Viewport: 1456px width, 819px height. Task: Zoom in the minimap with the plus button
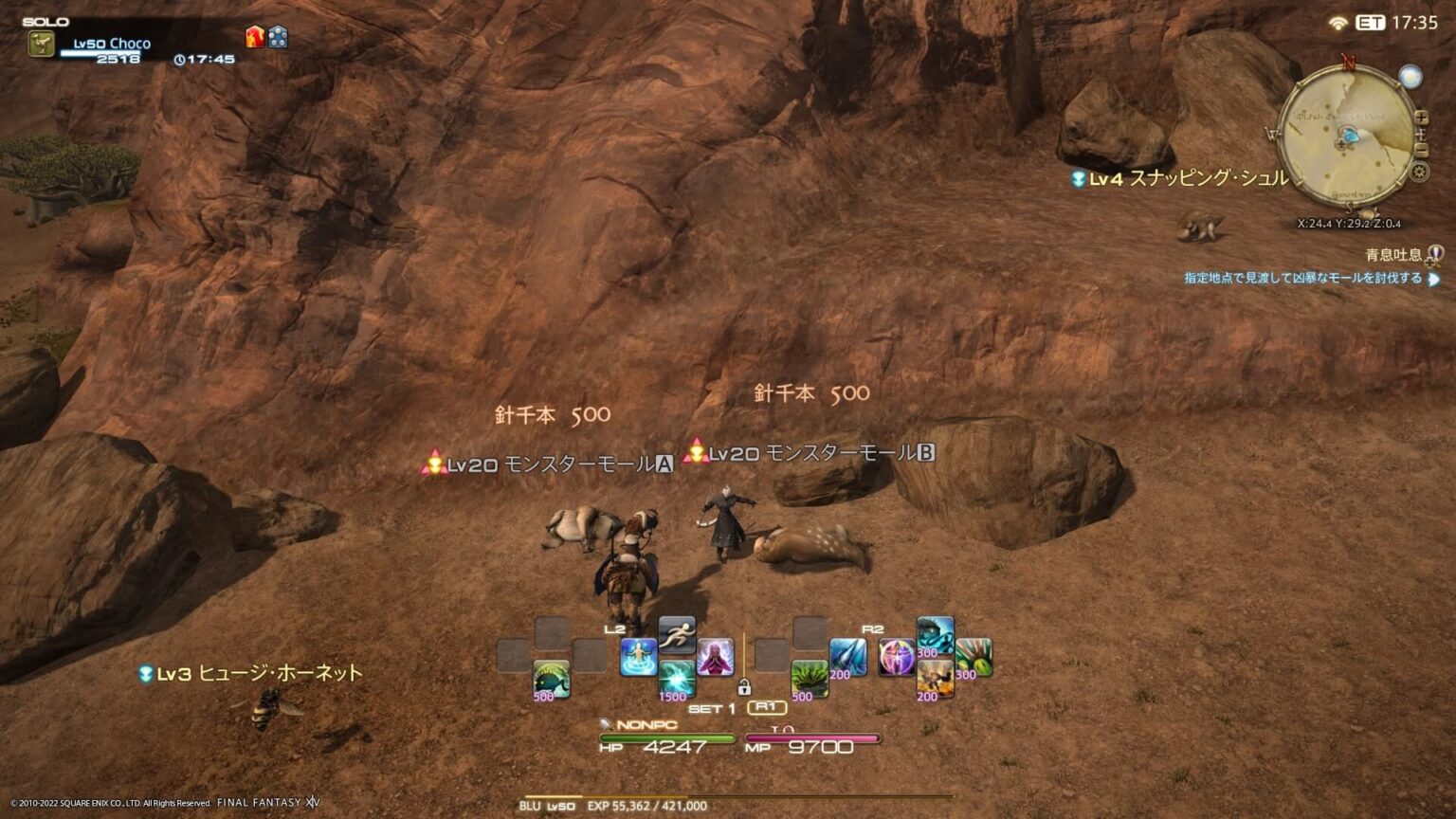click(1421, 118)
